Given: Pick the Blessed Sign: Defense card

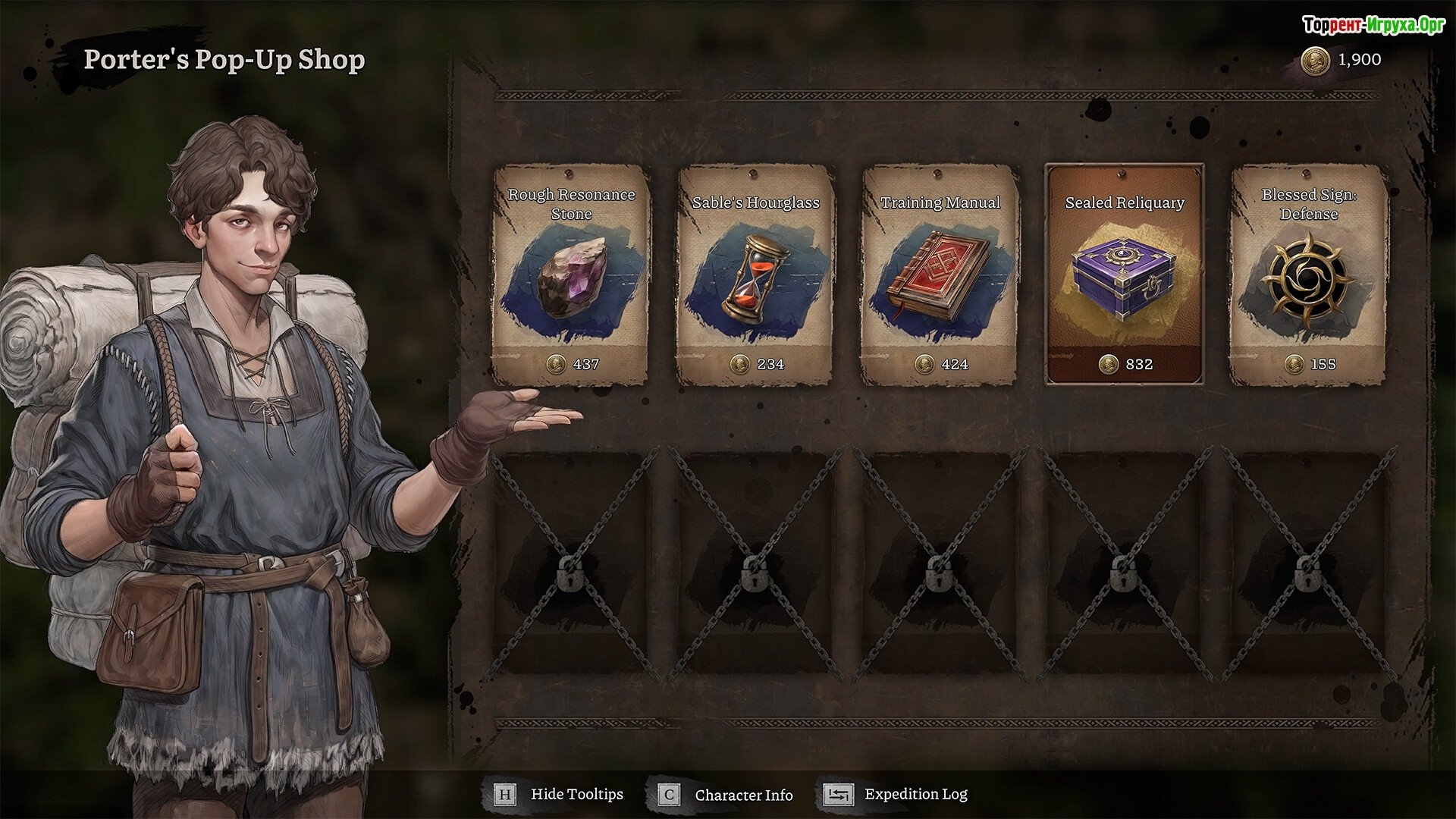Looking at the screenshot, I should [x=1308, y=276].
